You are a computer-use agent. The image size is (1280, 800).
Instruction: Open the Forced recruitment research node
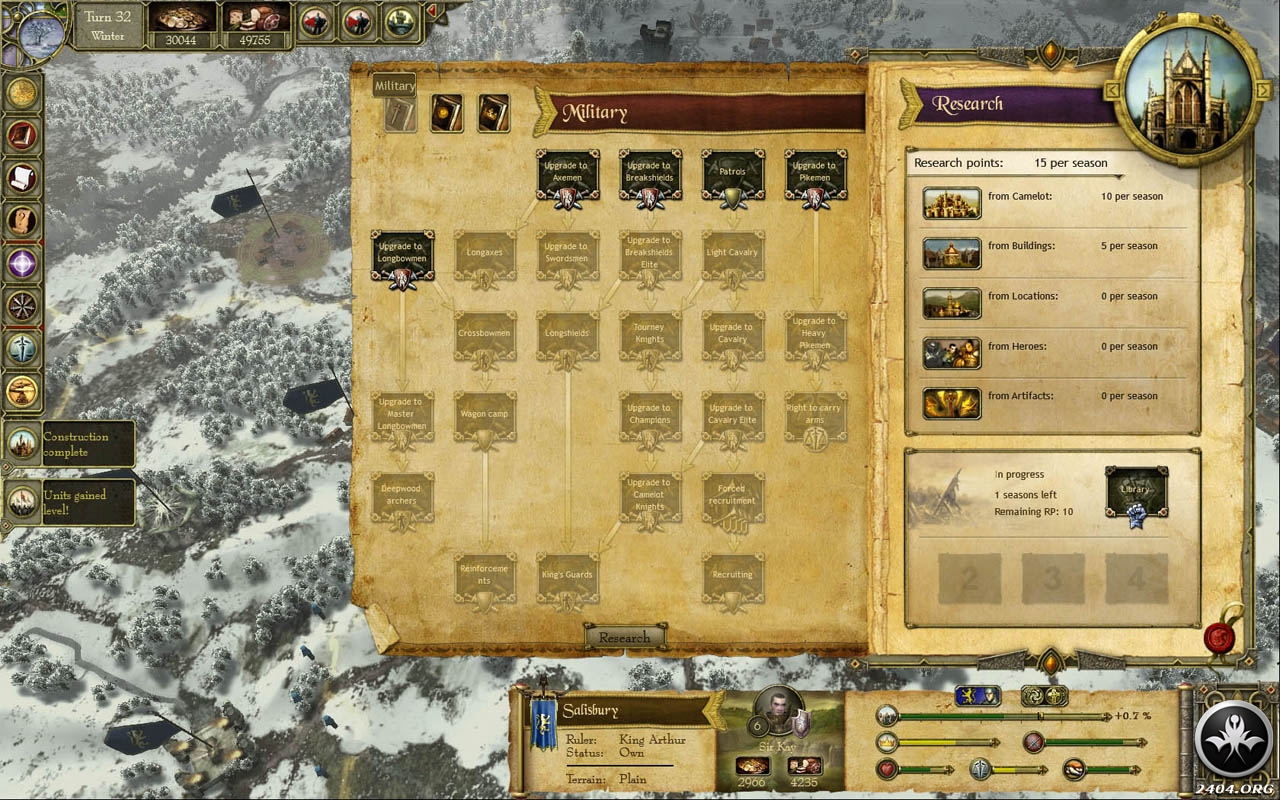tap(732, 497)
